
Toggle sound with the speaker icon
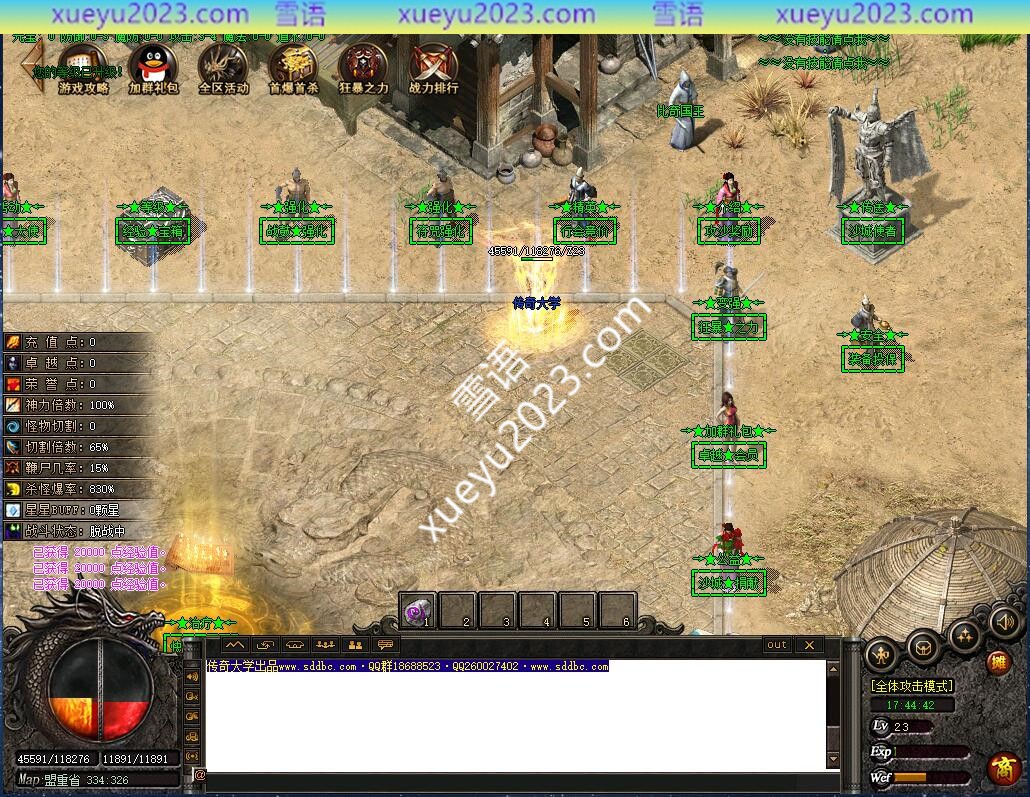(1005, 623)
